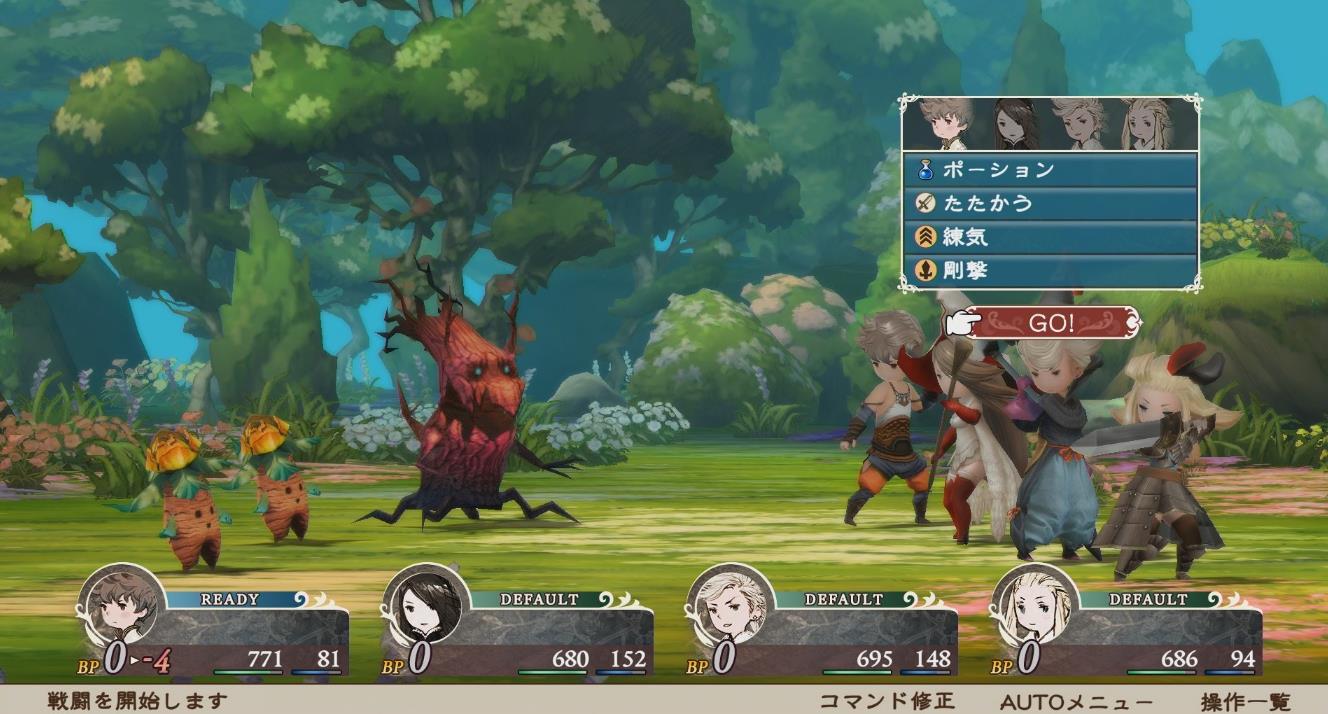
Task: Open the AUTOメニュー option
Action: coord(1076,702)
